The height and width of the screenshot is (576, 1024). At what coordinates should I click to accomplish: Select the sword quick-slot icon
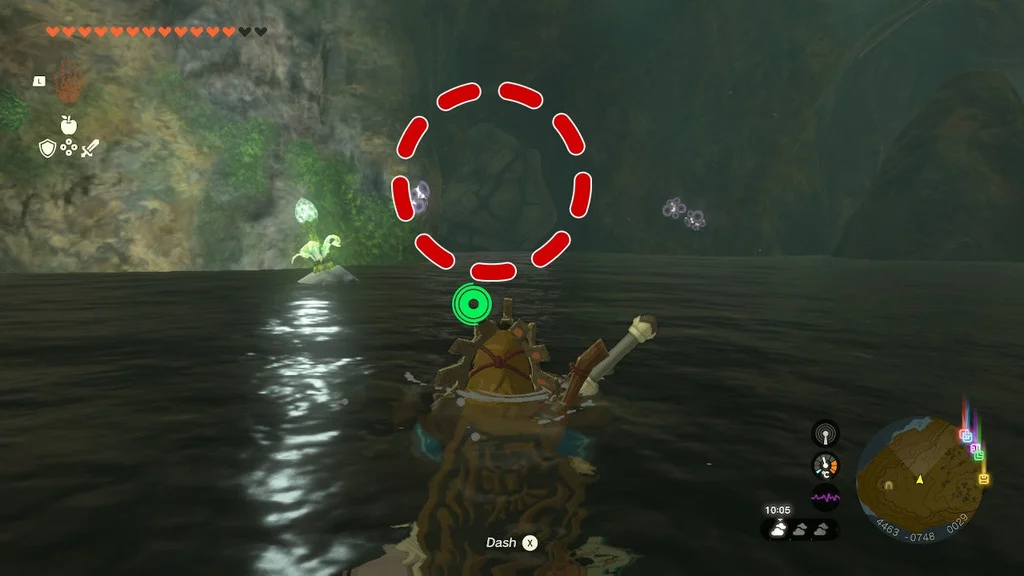click(x=91, y=149)
